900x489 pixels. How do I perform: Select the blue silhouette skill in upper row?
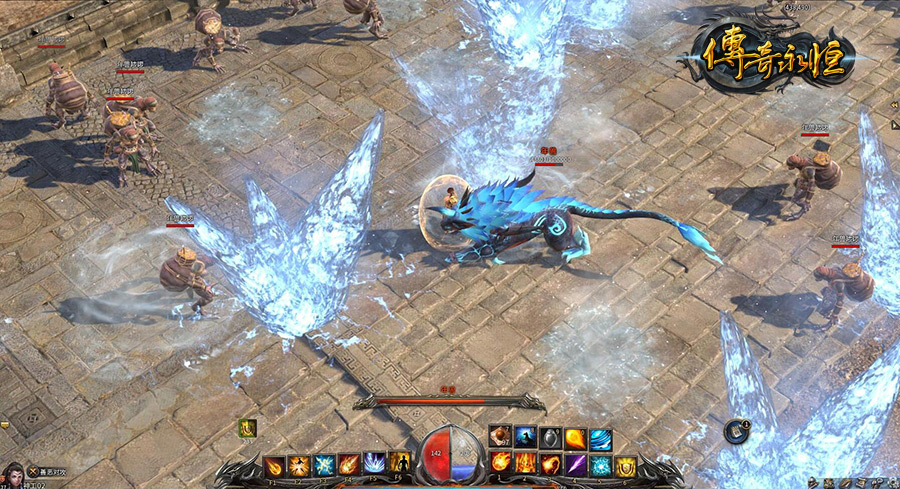point(526,438)
